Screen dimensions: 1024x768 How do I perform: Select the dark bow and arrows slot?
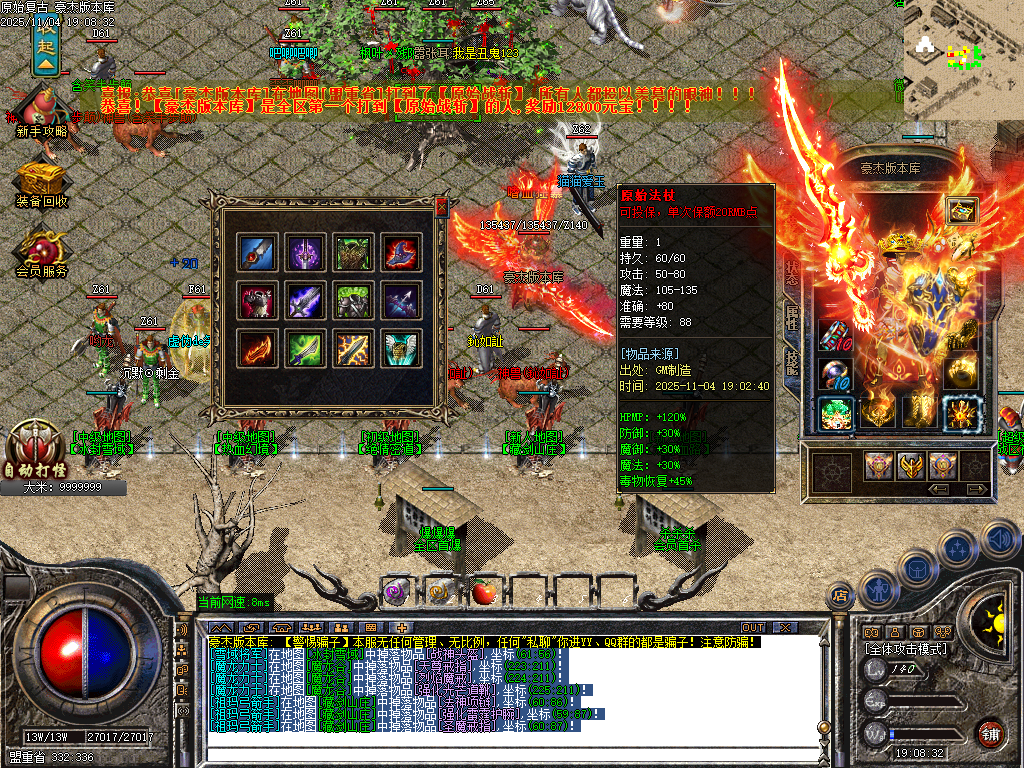(x=402, y=300)
